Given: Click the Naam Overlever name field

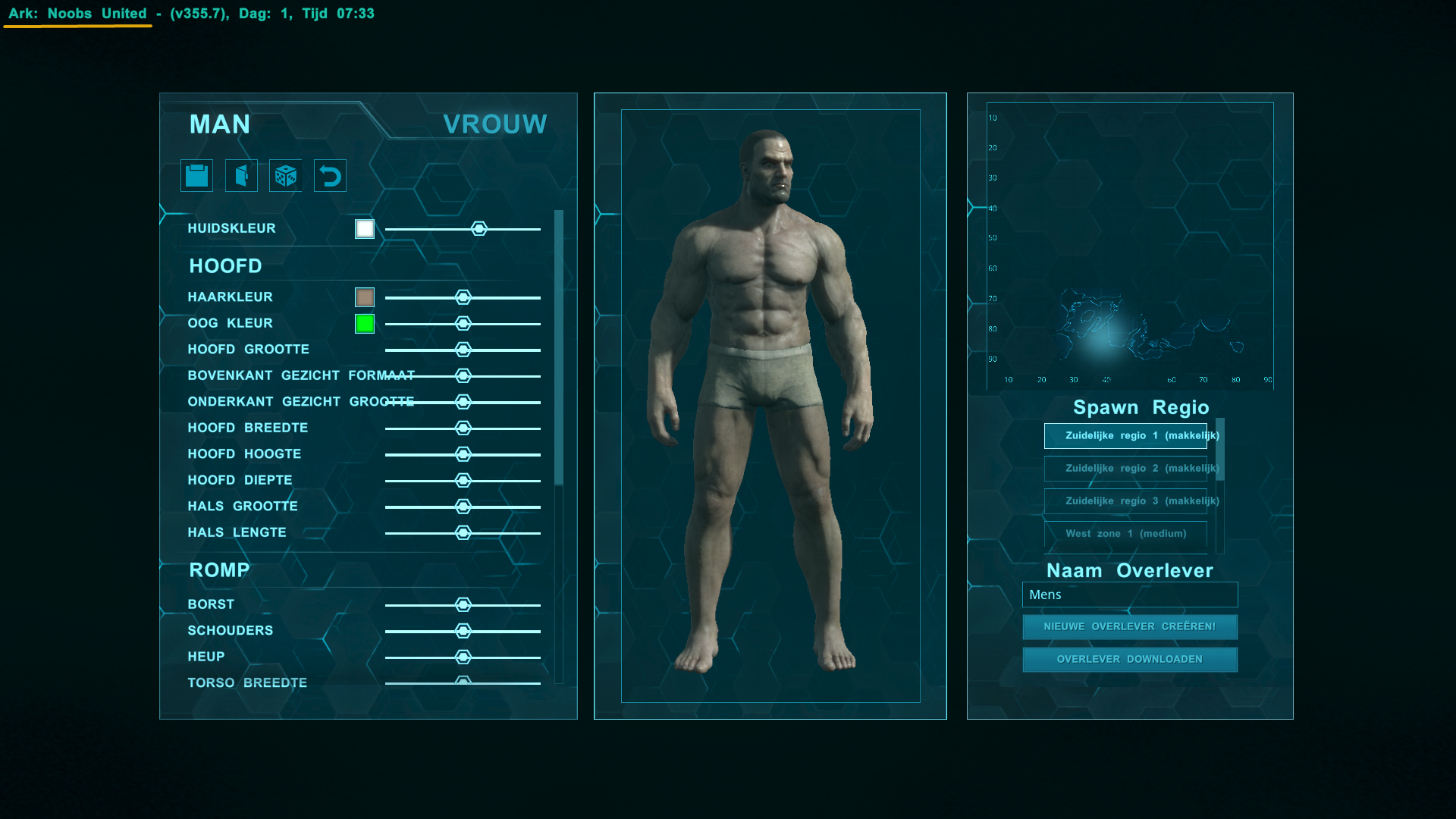Looking at the screenshot, I should [1130, 595].
